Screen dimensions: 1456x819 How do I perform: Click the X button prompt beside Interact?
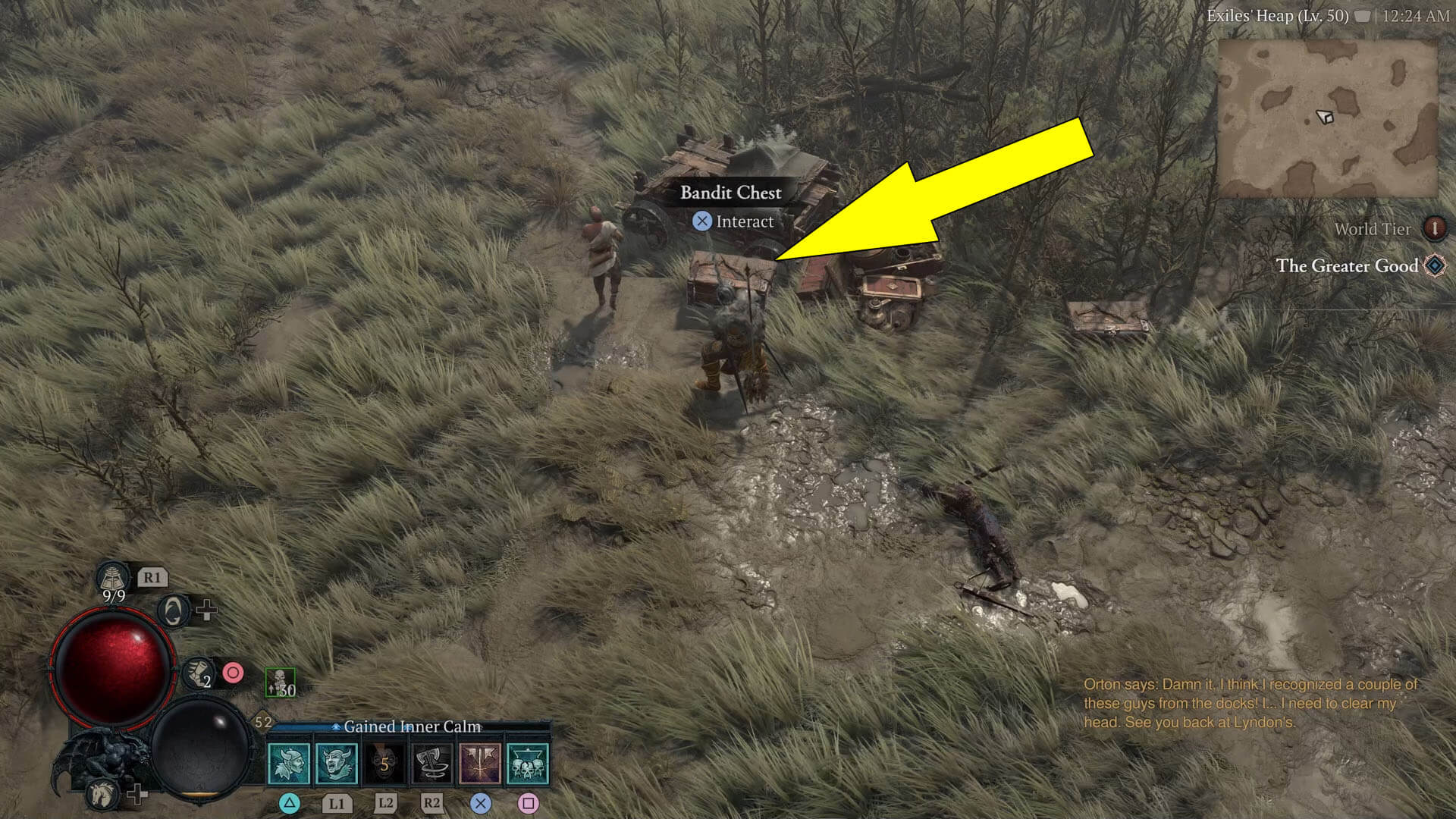pyautogui.click(x=701, y=221)
